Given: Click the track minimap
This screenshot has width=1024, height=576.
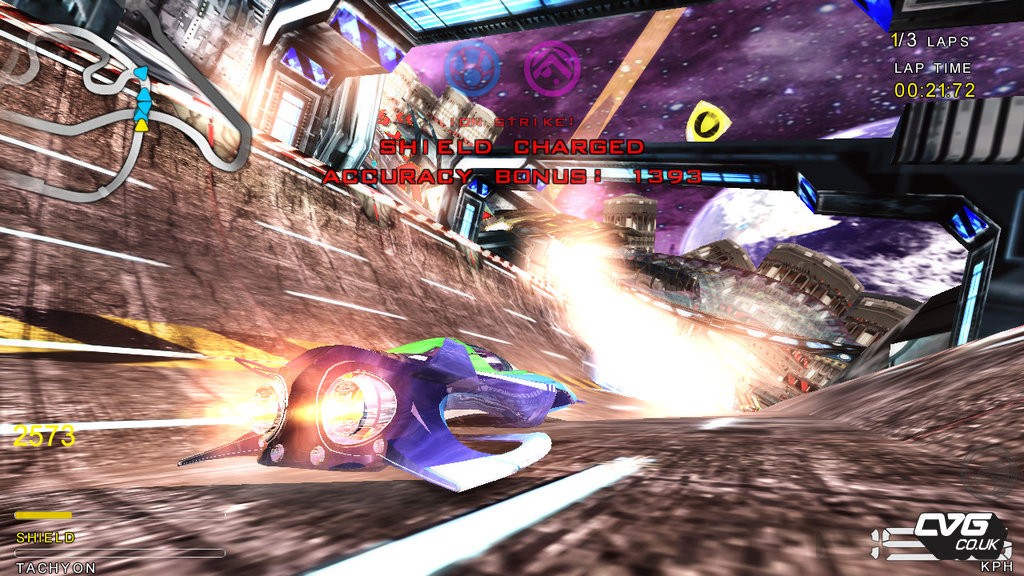Looking at the screenshot, I should [125, 105].
